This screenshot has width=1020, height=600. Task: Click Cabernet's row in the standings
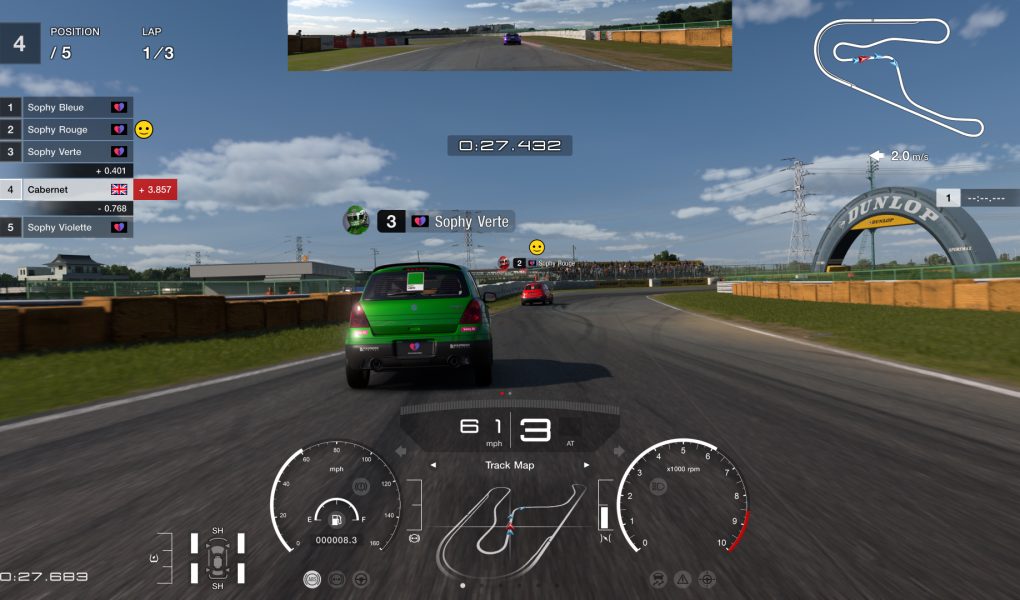pyautogui.click(x=67, y=189)
